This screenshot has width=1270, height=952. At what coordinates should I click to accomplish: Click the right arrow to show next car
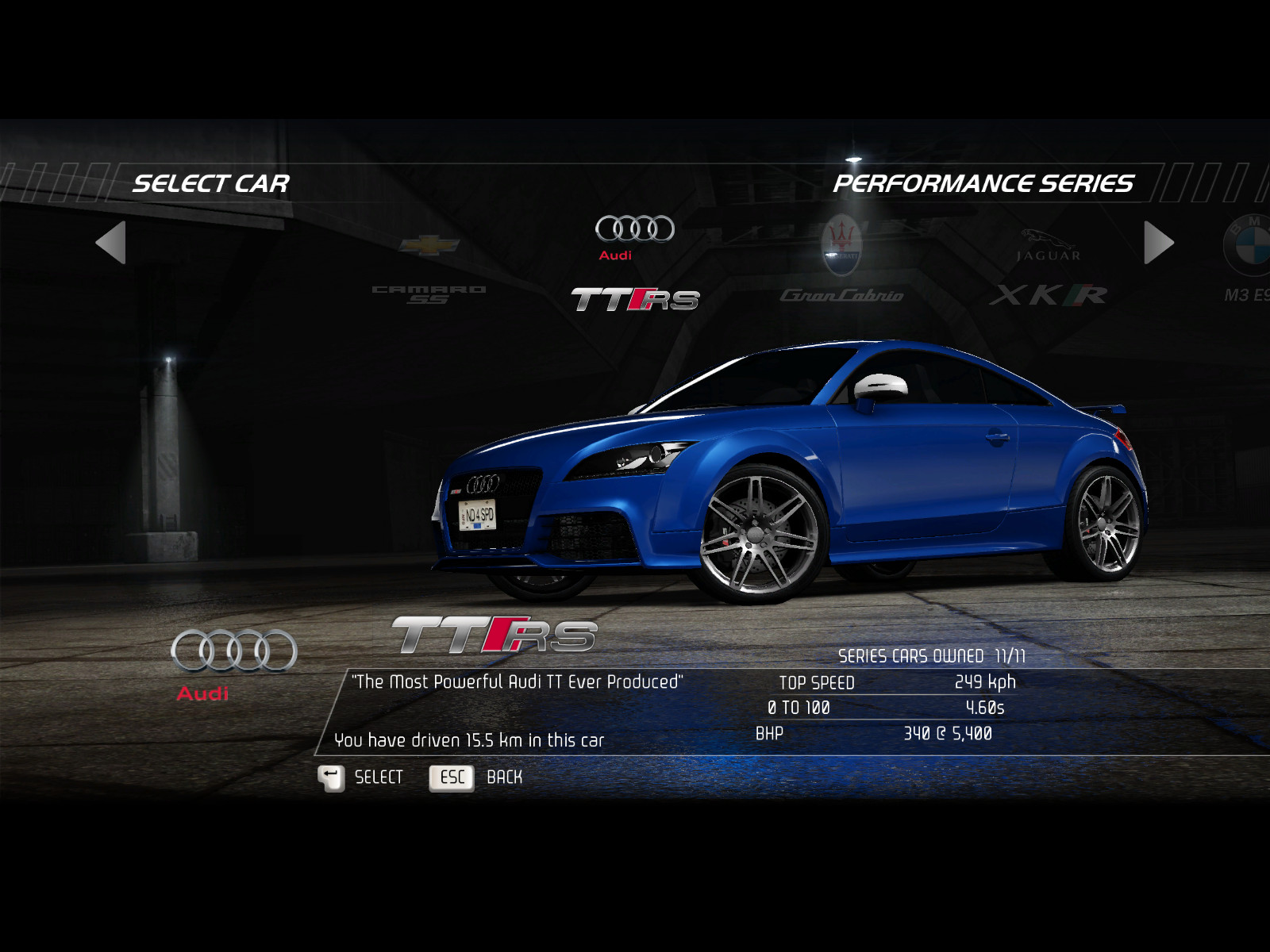pyautogui.click(x=1158, y=243)
